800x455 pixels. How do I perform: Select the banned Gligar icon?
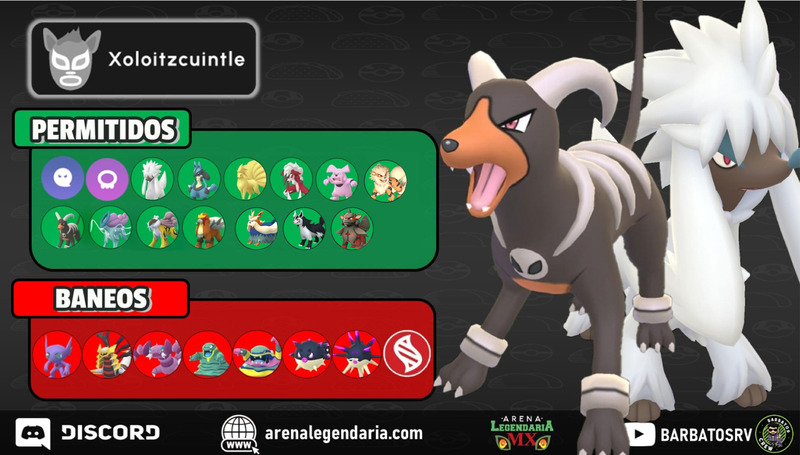point(156,352)
